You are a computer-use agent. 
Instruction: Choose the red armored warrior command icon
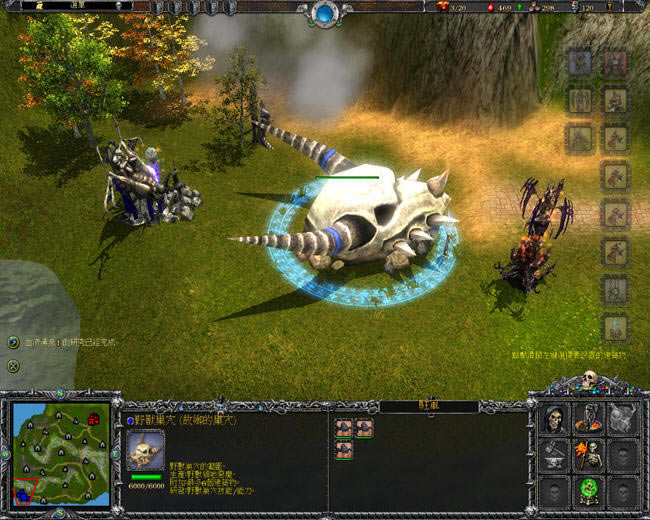click(x=589, y=420)
